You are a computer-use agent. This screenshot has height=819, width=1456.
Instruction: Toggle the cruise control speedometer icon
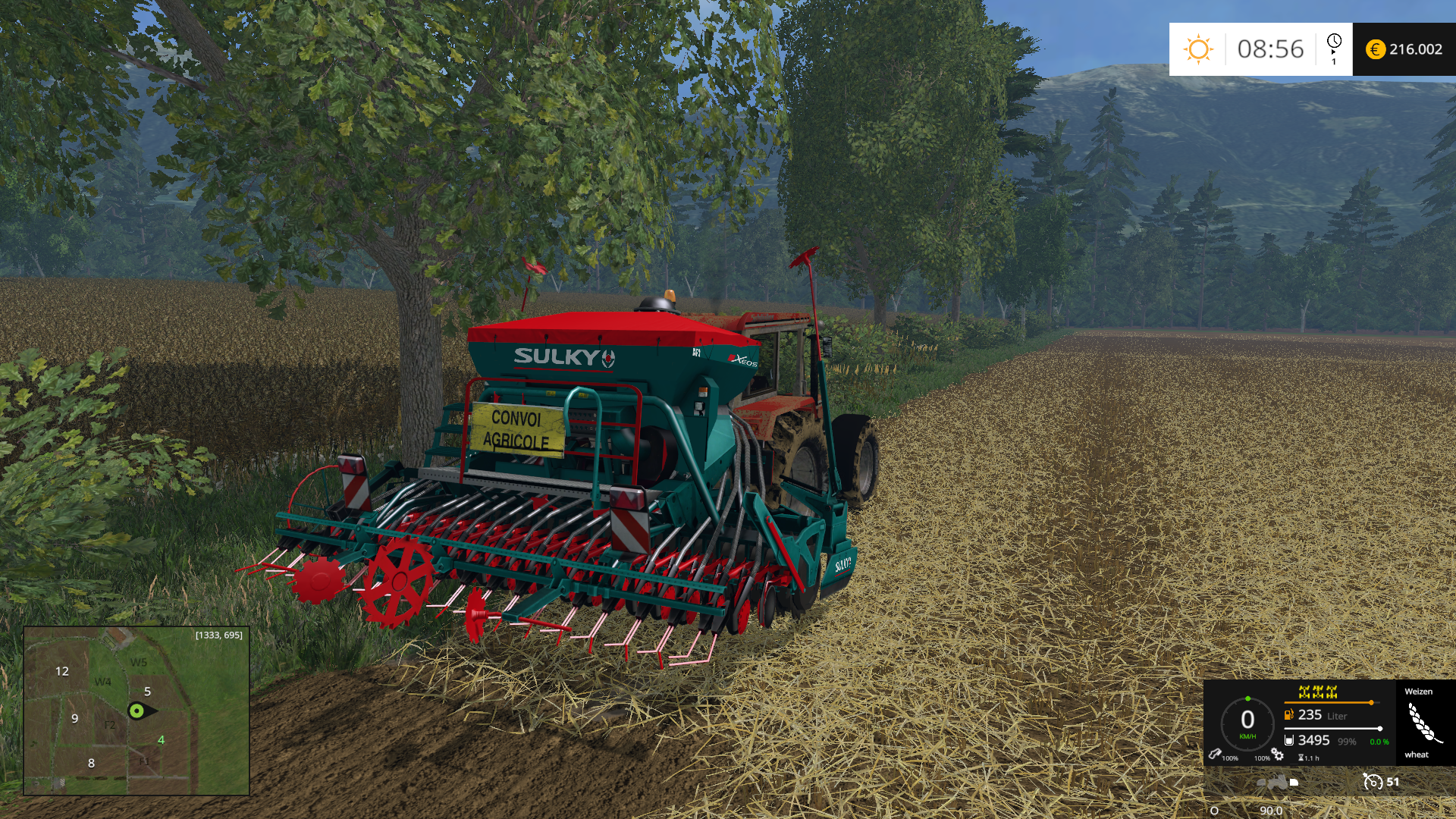click(x=1372, y=782)
